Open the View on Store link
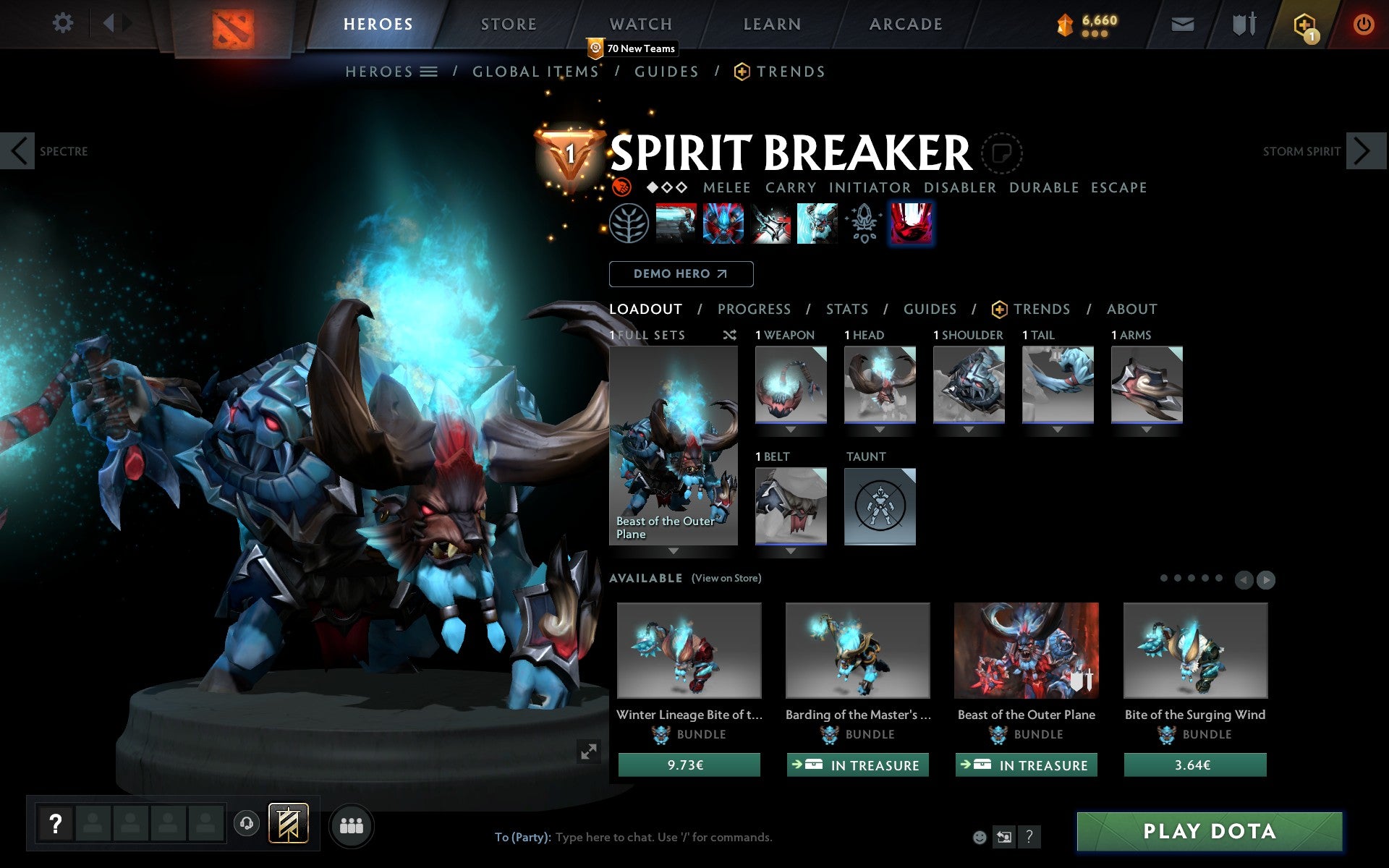The image size is (1389, 868). click(x=726, y=578)
